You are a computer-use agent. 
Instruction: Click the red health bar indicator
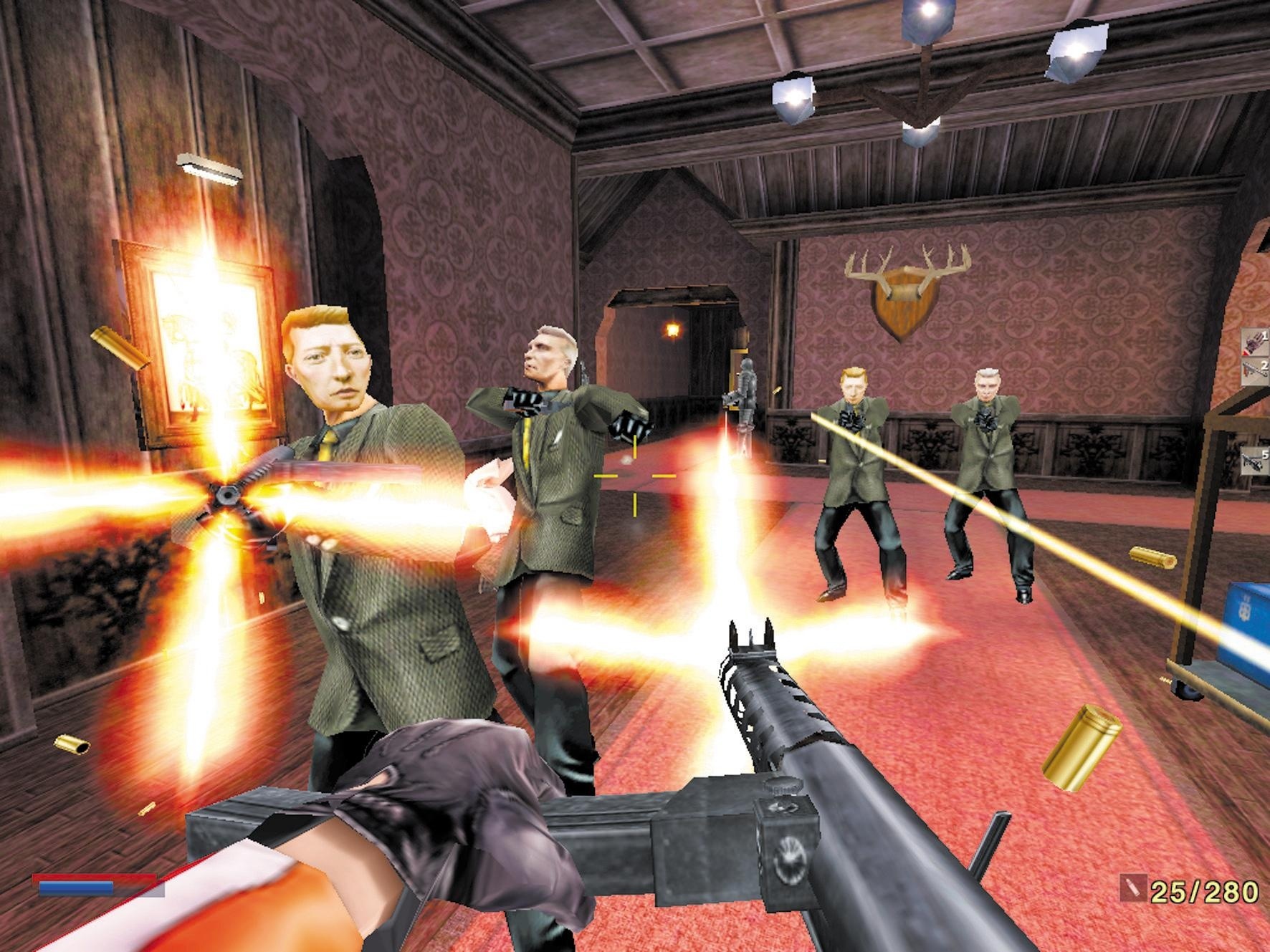click(x=86, y=876)
